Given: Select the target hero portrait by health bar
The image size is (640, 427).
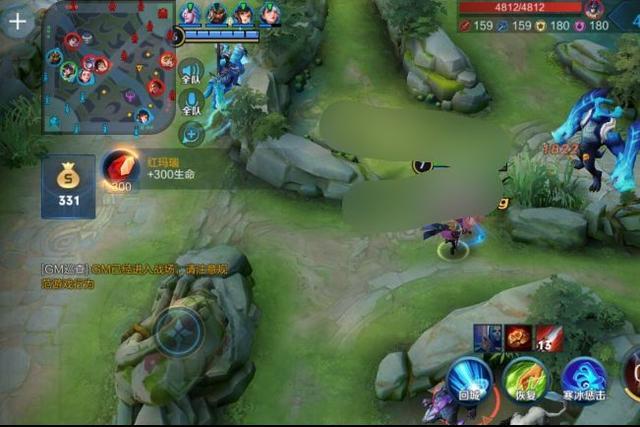Looking at the screenshot, I should pos(594,9).
